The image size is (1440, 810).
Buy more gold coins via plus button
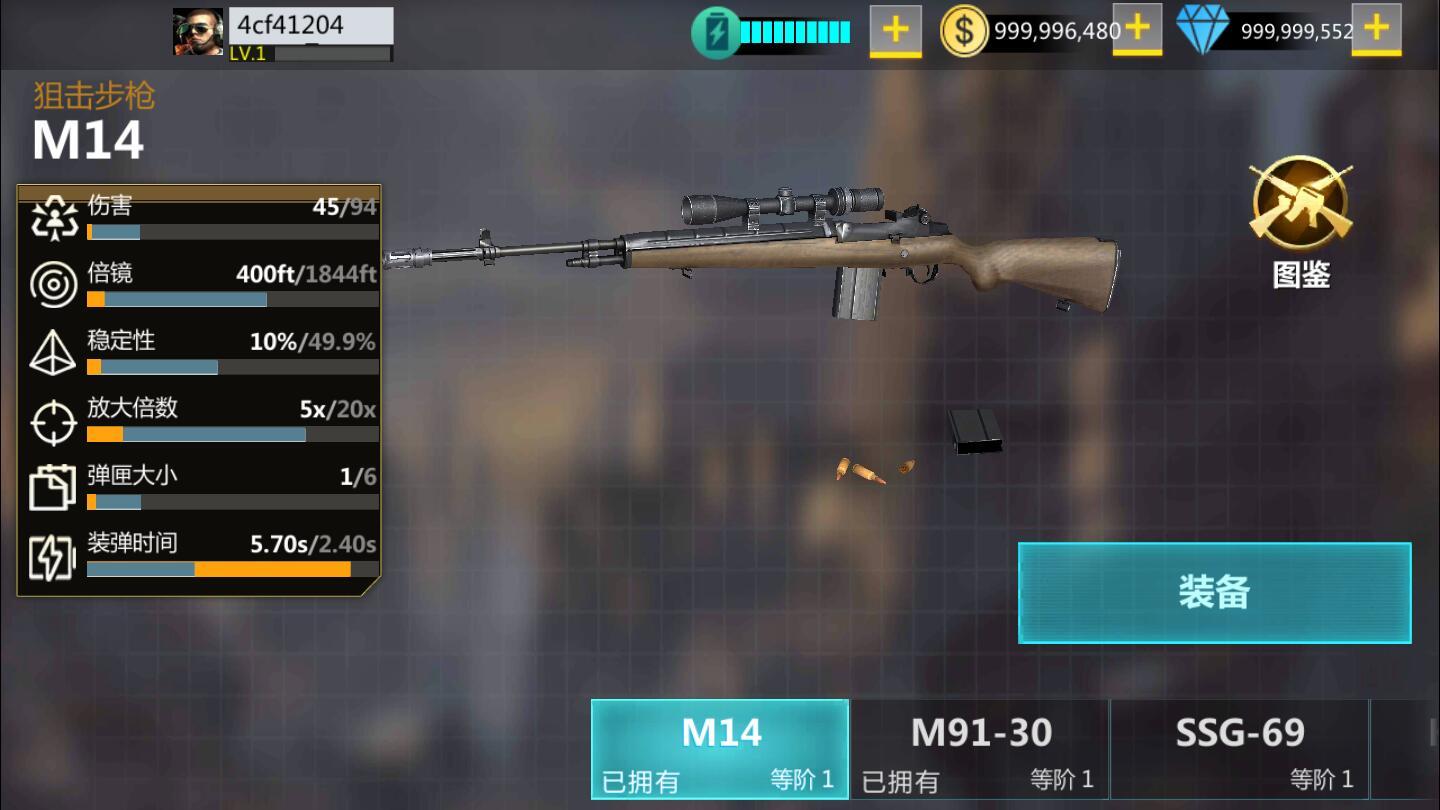tap(1137, 30)
